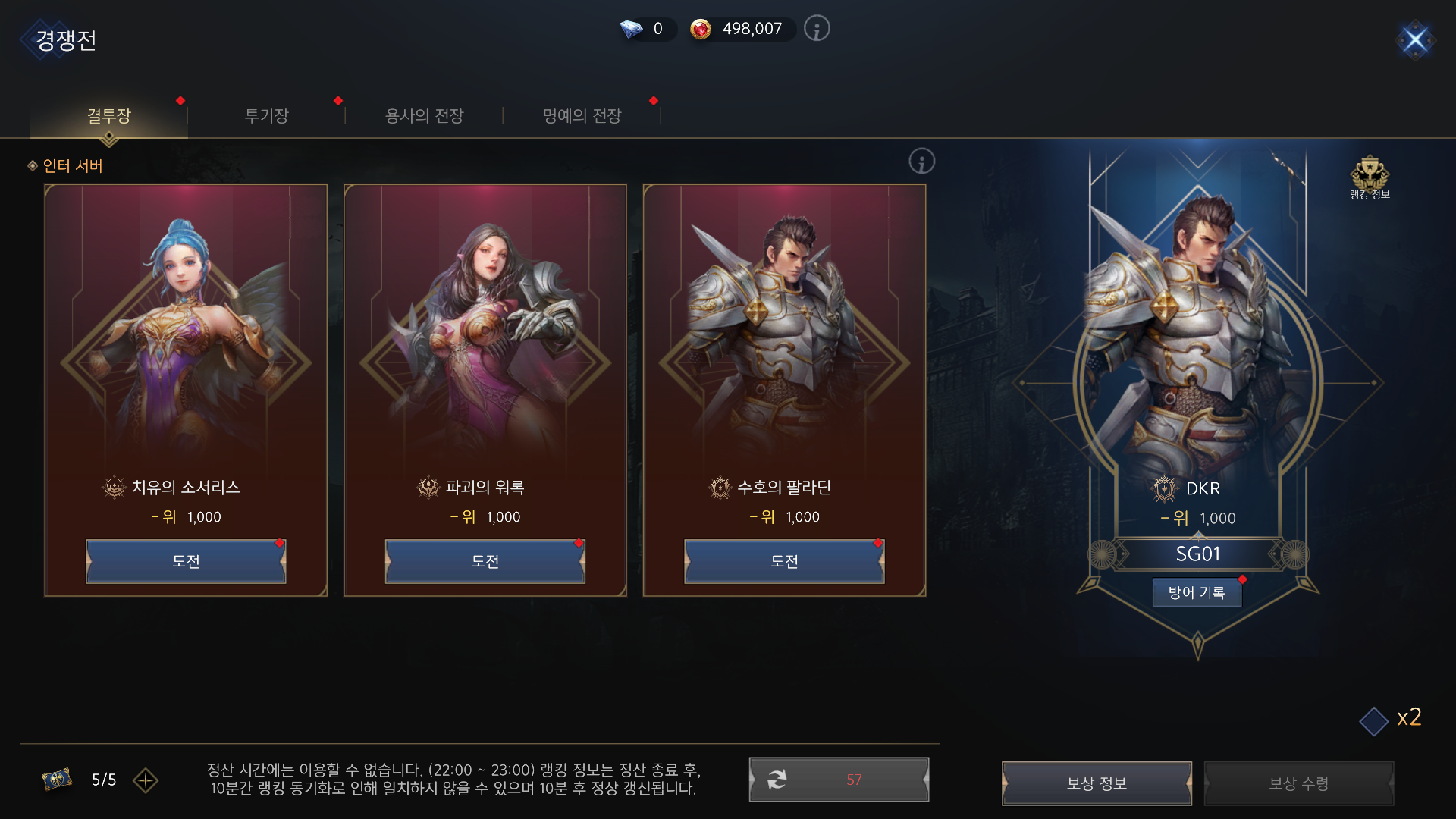Click the class emblem beside 치유의 소서리스
The width and height of the screenshot is (1456, 819).
tap(114, 488)
